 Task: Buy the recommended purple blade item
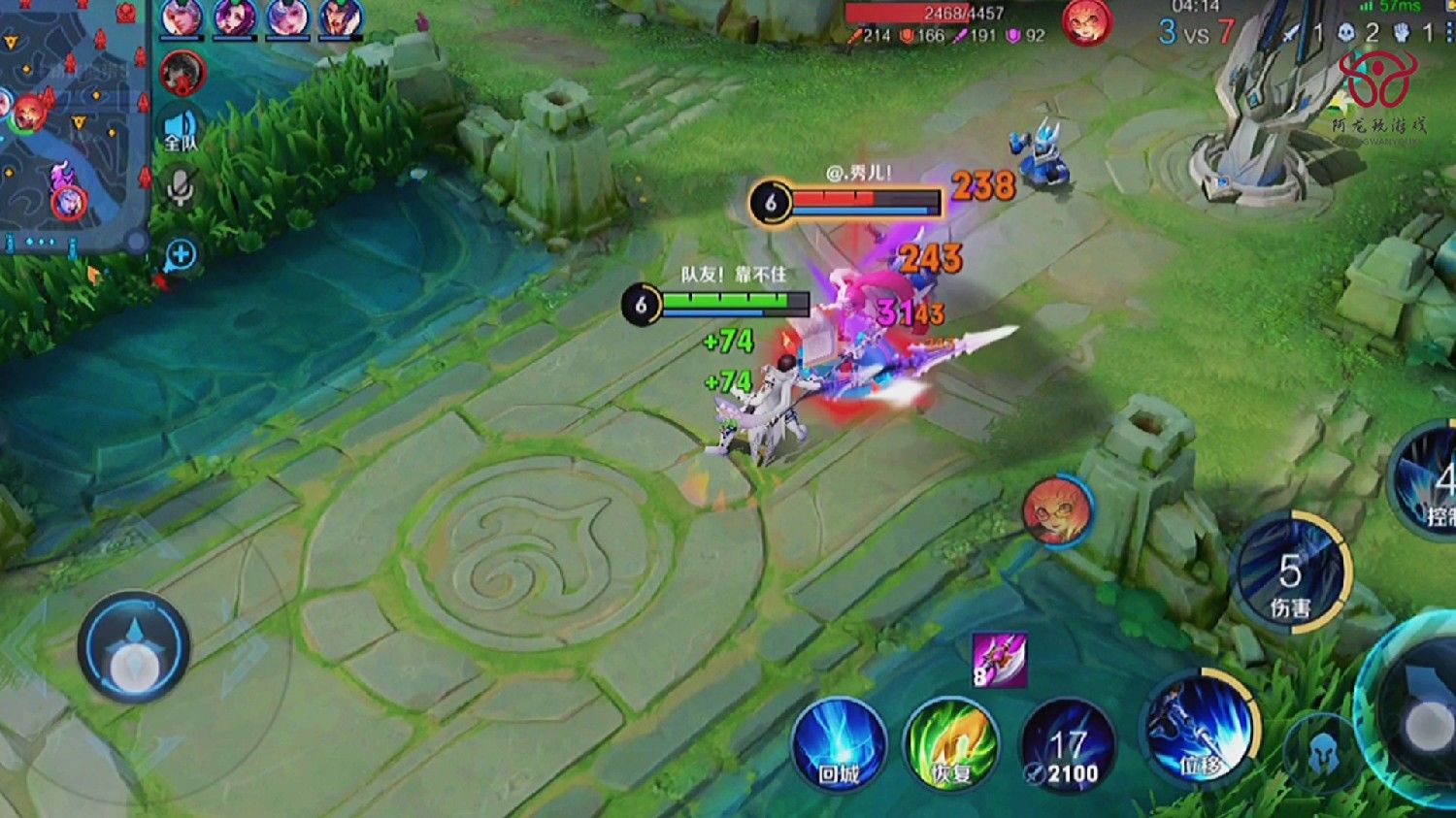click(x=999, y=661)
